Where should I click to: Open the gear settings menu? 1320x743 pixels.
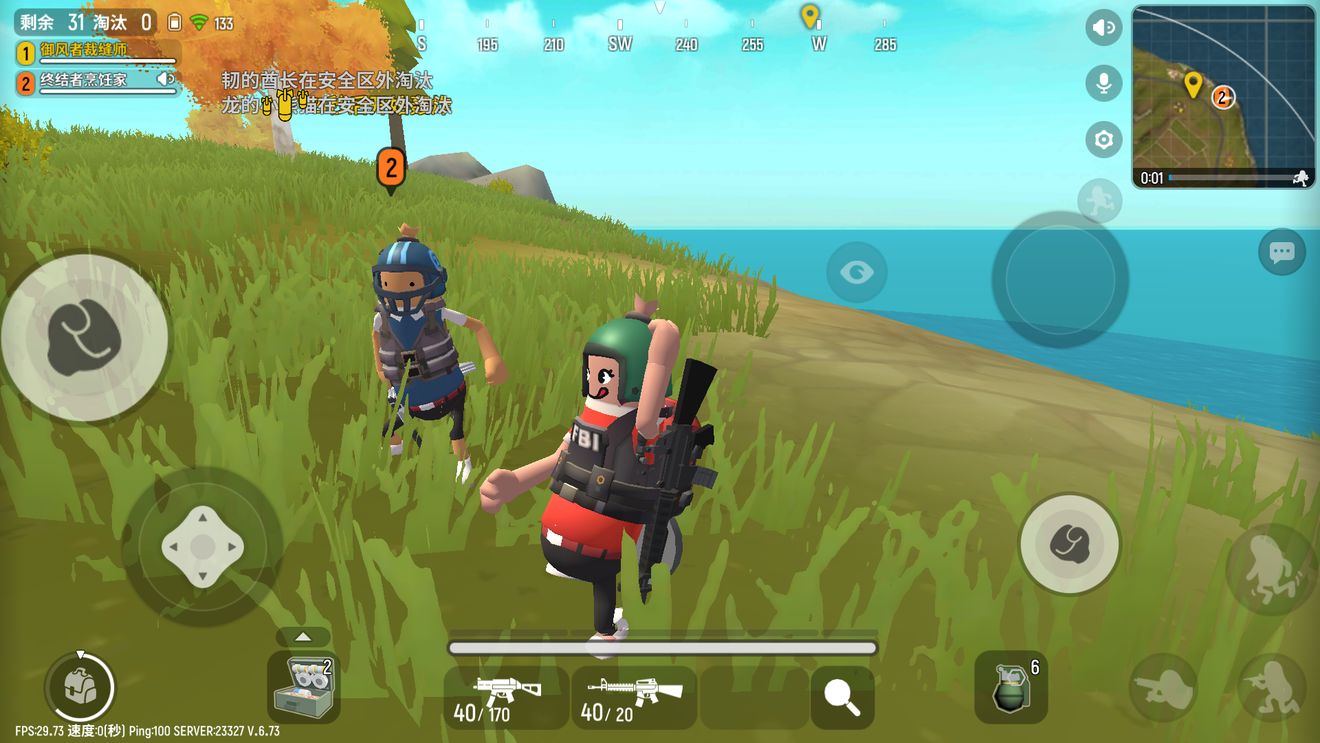coord(1103,140)
